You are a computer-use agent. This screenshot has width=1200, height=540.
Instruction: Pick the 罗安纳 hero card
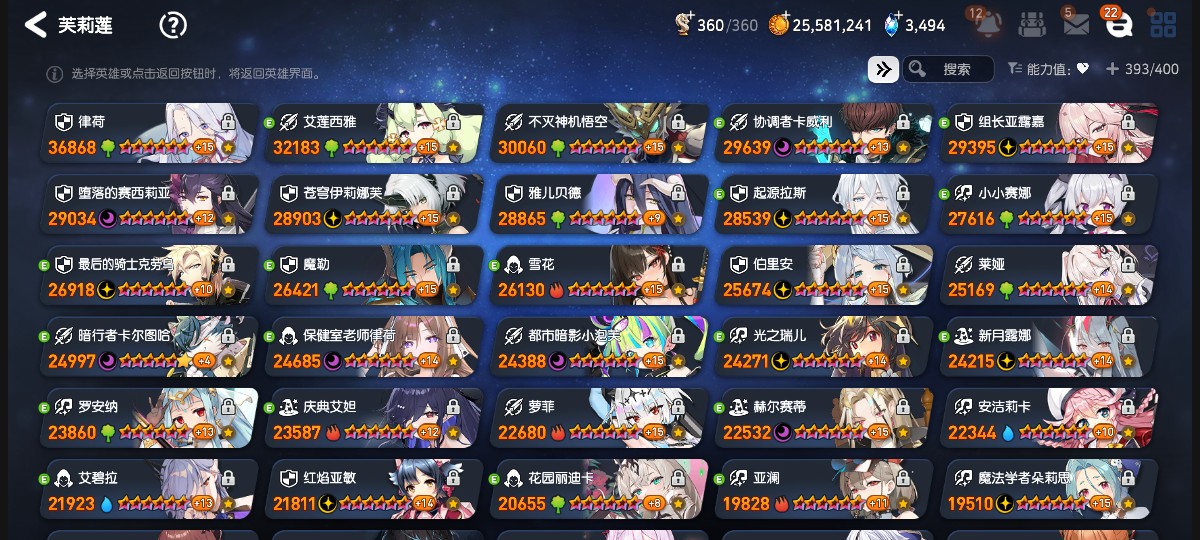point(150,418)
